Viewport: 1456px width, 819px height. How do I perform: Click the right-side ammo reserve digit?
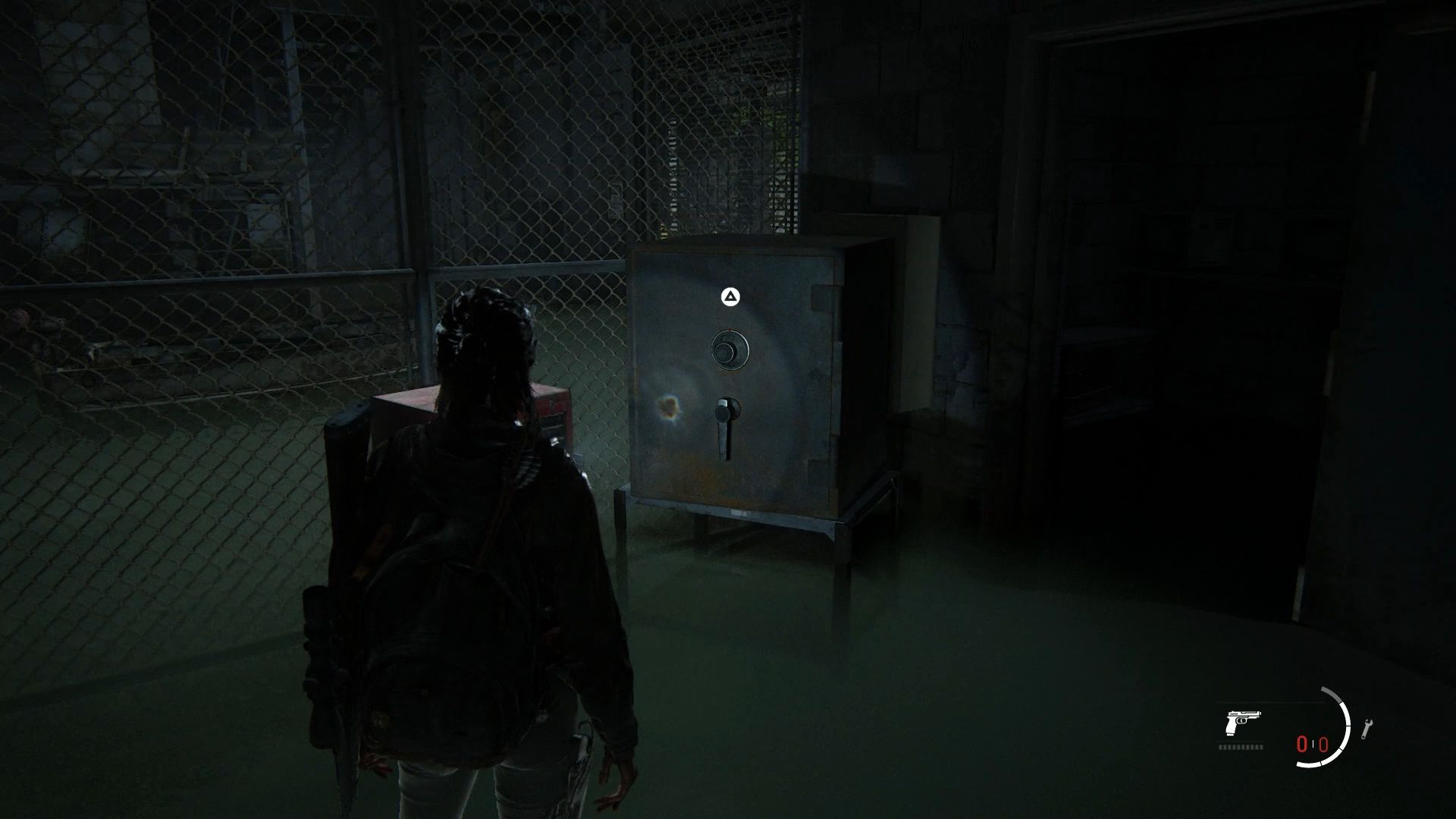tap(1325, 745)
